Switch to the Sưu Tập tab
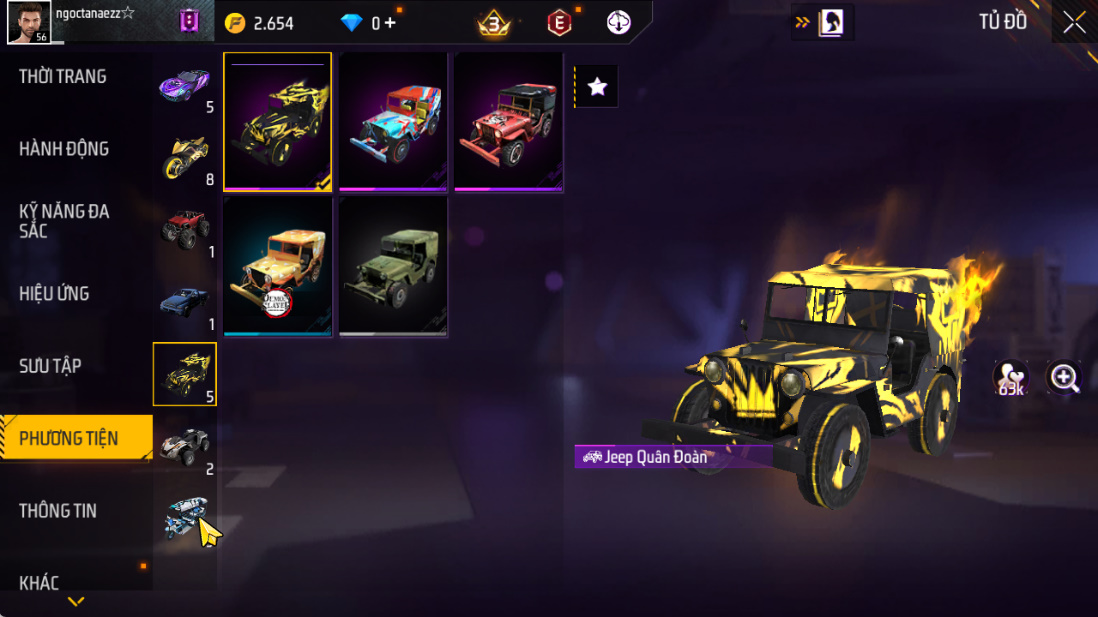 coord(50,366)
